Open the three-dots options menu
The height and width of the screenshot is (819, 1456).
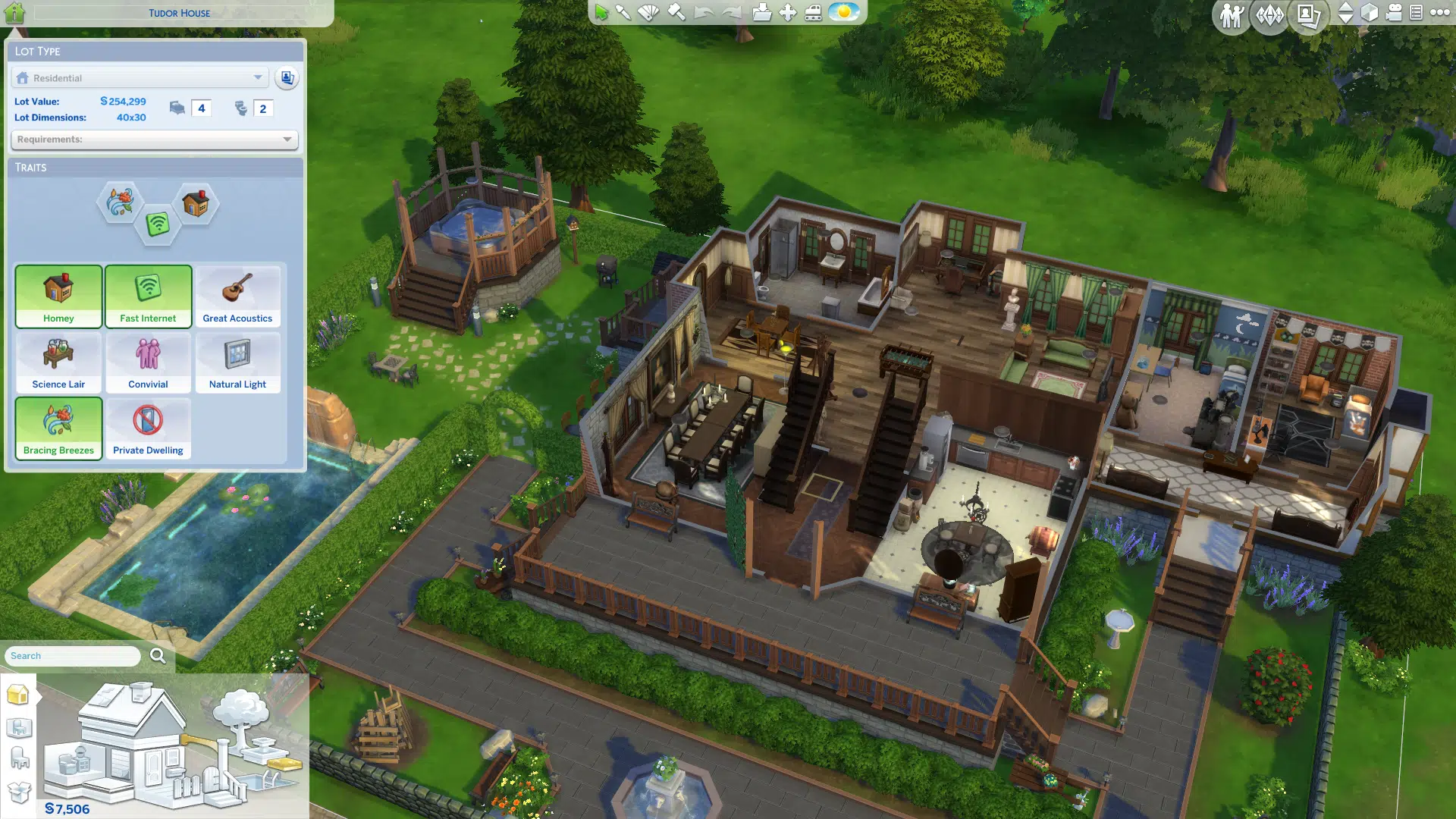click(x=1440, y=12)
